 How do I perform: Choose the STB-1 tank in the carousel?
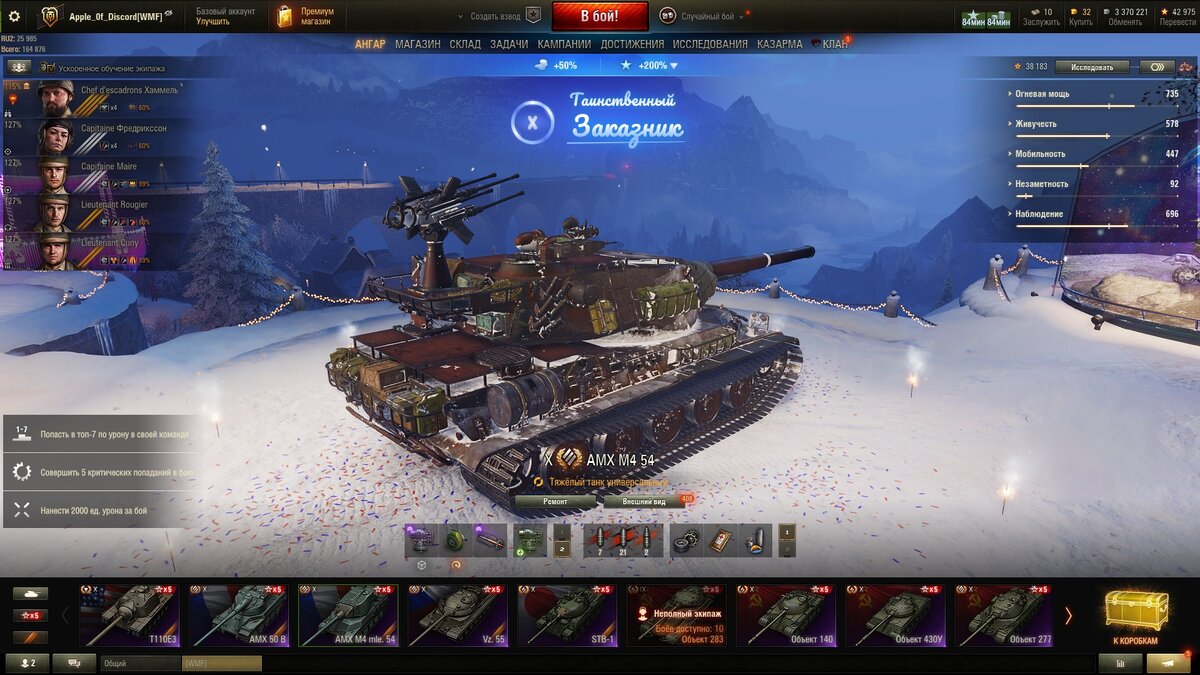[x=567, y=616]
